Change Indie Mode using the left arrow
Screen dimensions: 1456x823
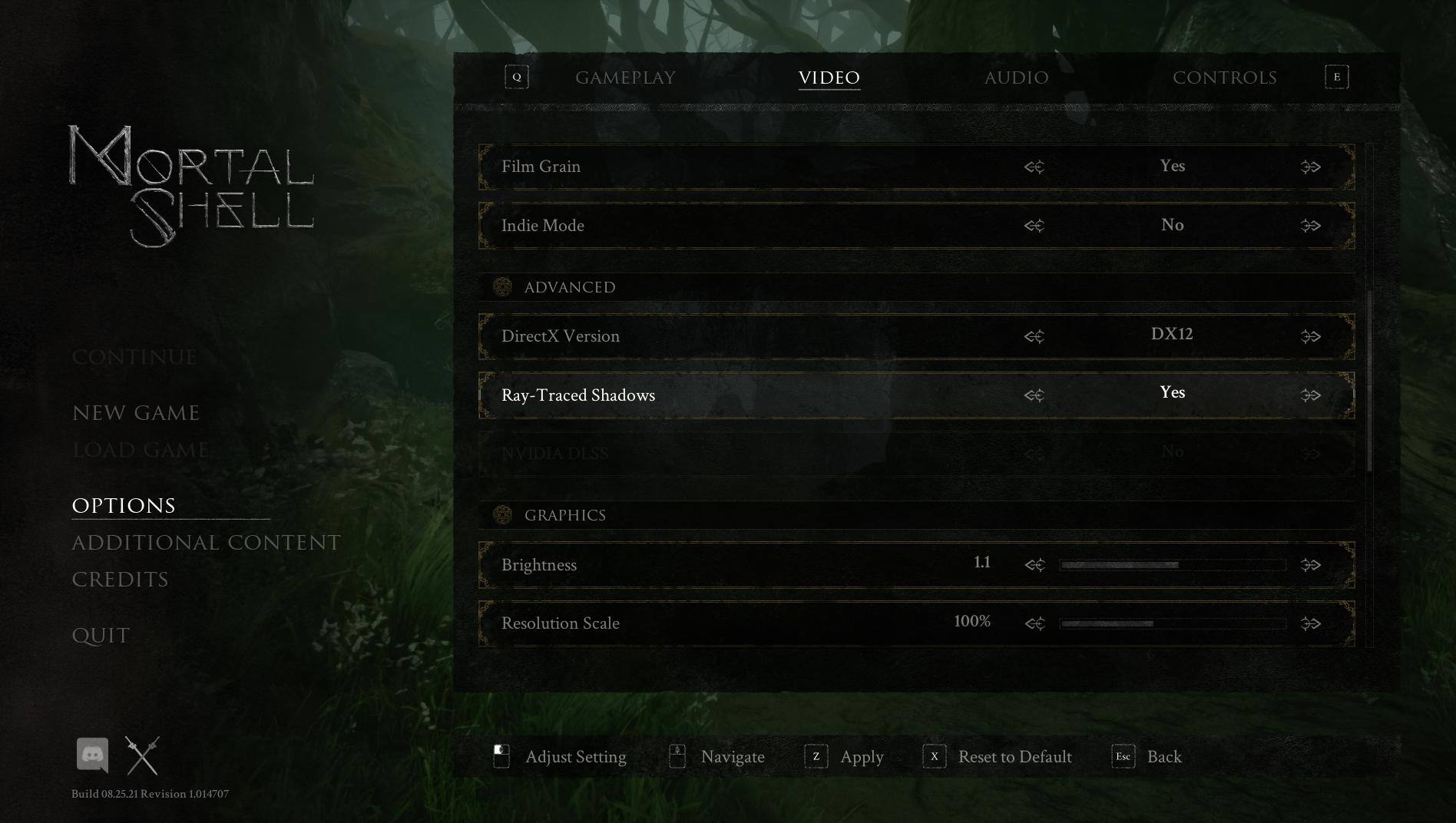click(x=1034, y=226)
